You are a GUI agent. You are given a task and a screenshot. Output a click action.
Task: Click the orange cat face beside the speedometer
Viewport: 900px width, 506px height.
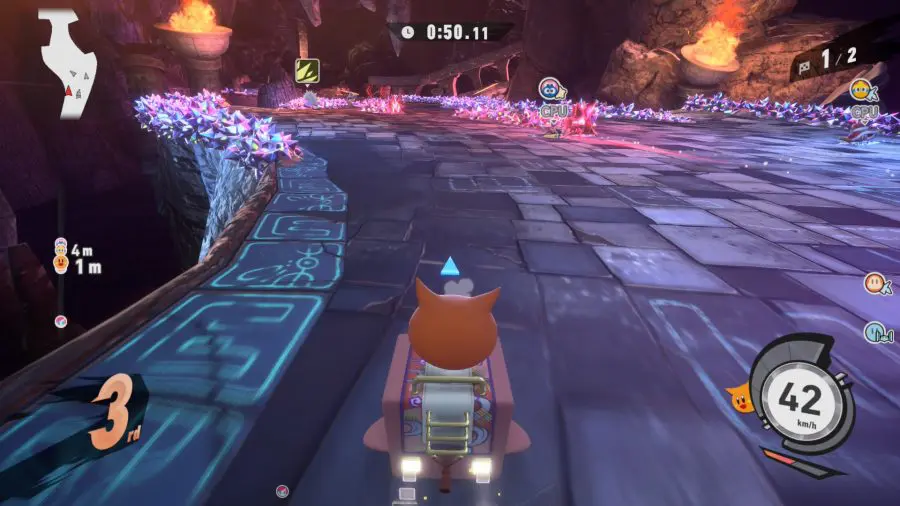(x=742, y=400)
